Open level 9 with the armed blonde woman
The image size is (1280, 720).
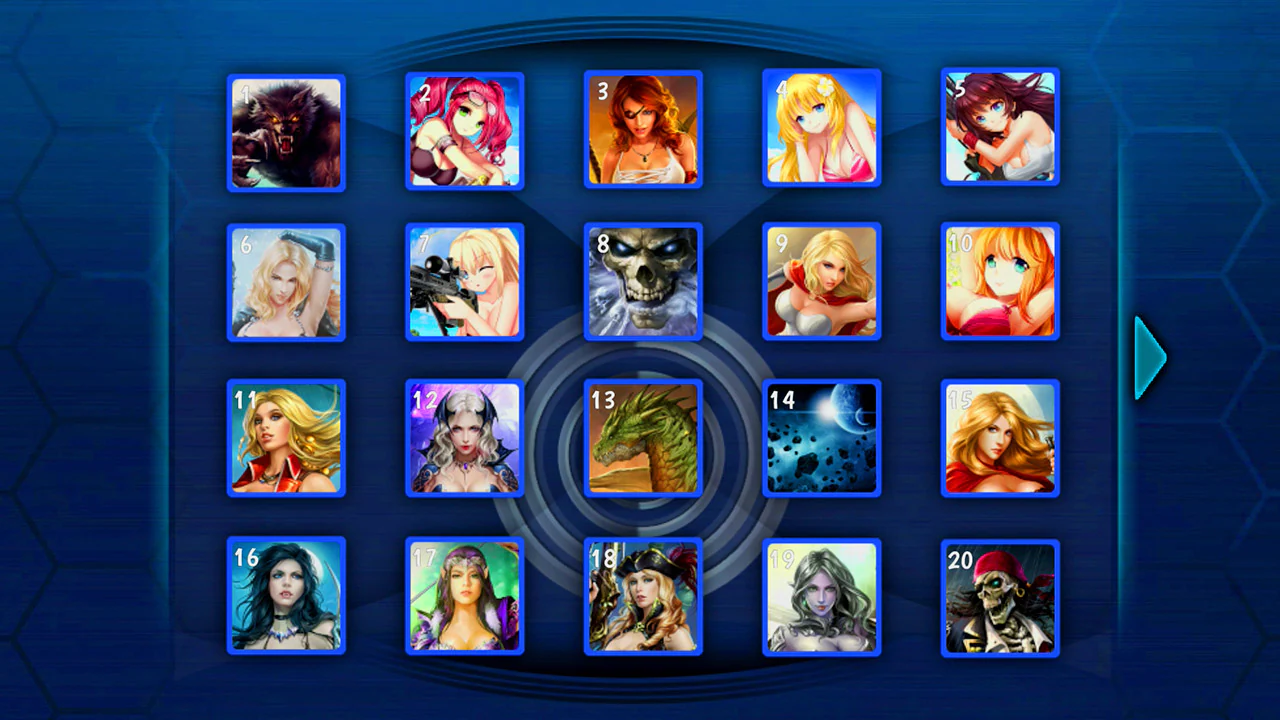(821, 283)
